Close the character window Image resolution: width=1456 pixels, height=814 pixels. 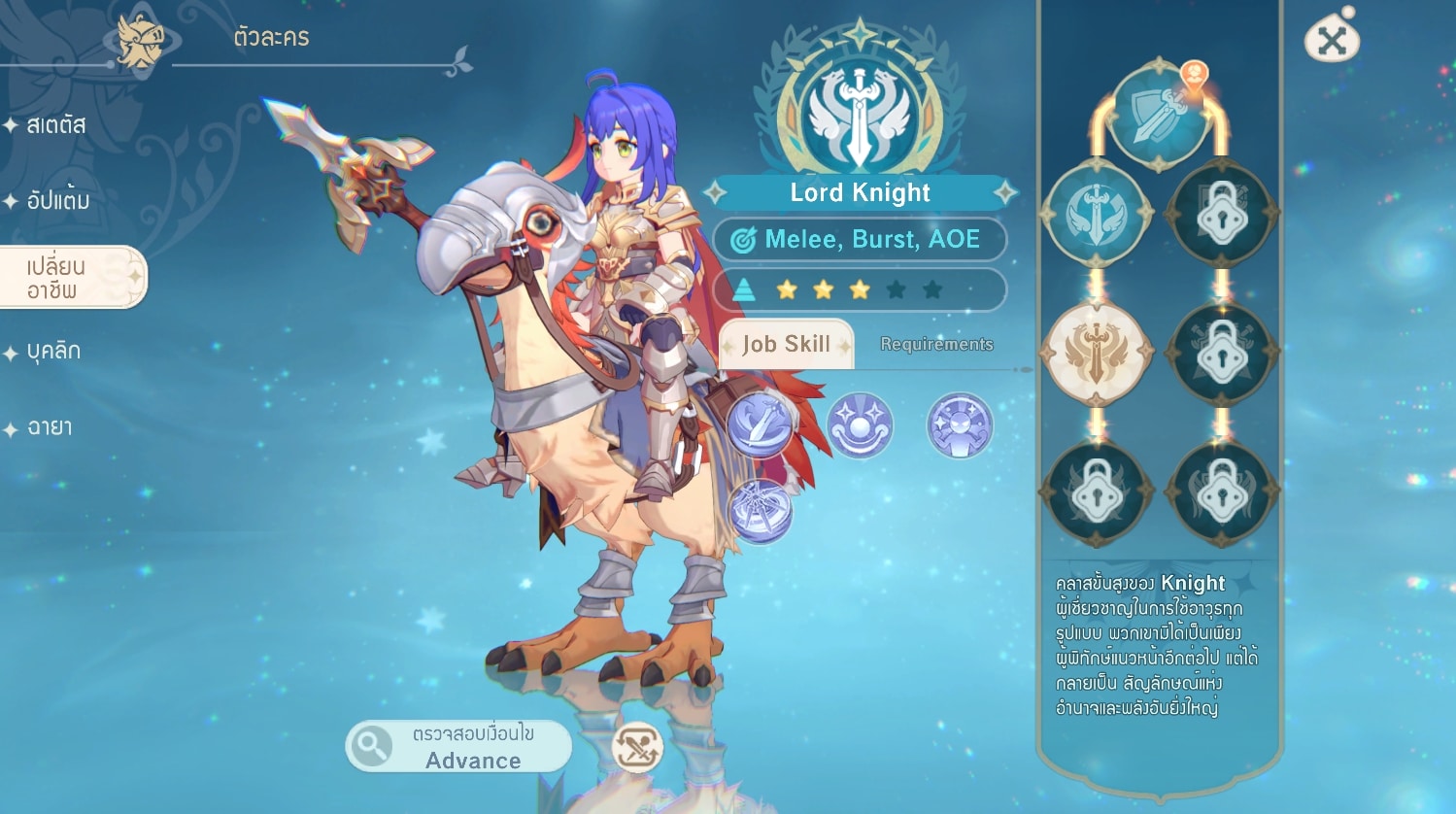point(1332,40)
